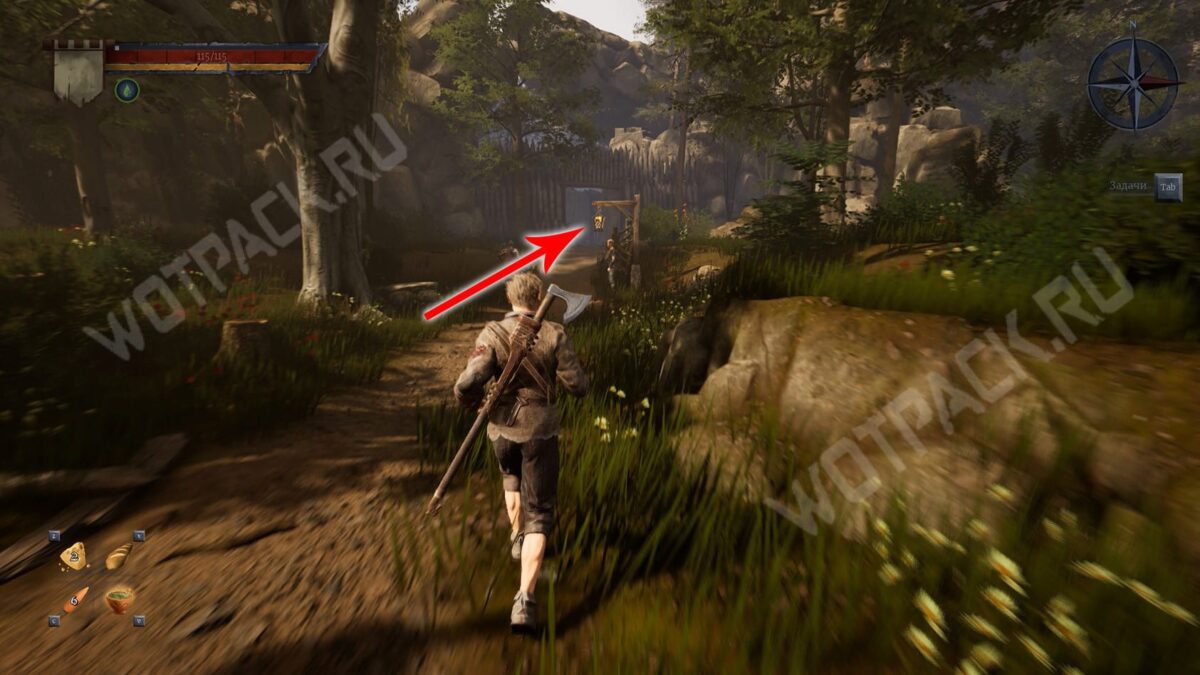Choose the carrot quick slot
Viewport: 1200px width, 675px height.
(75, 600)
